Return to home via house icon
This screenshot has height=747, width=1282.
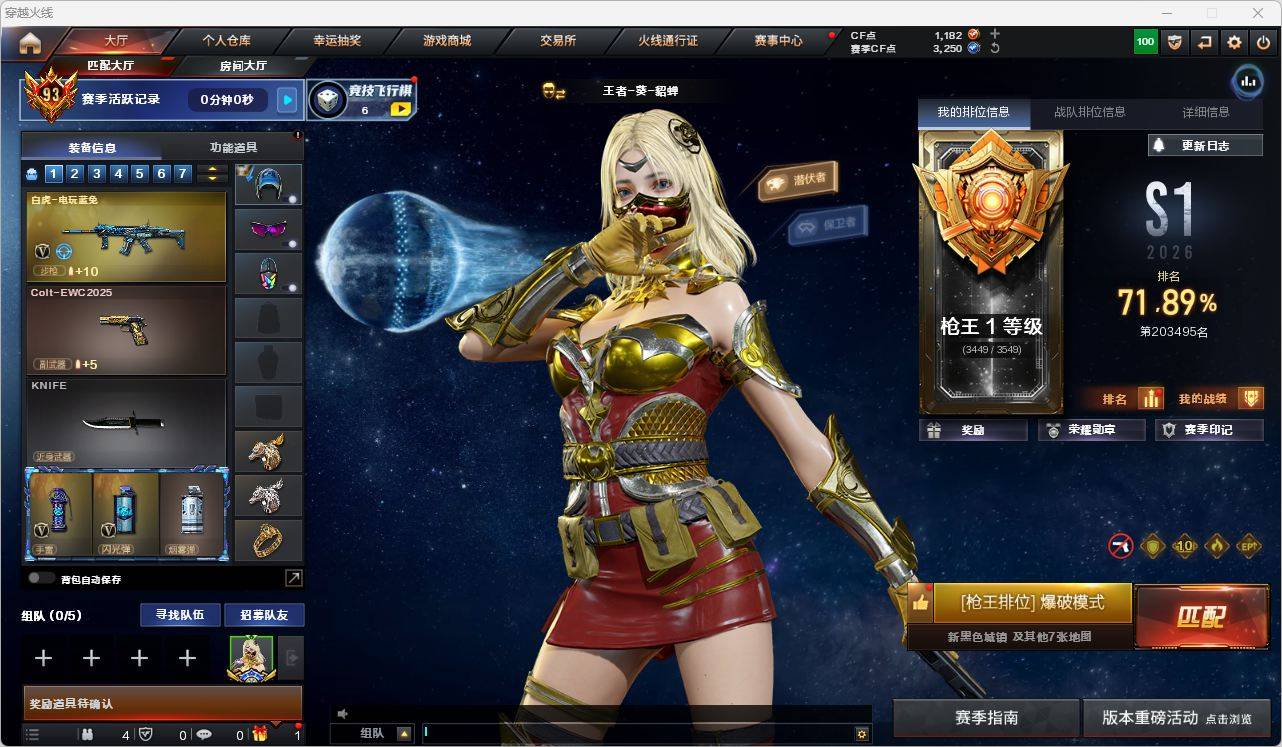click(x=30, y=42)
